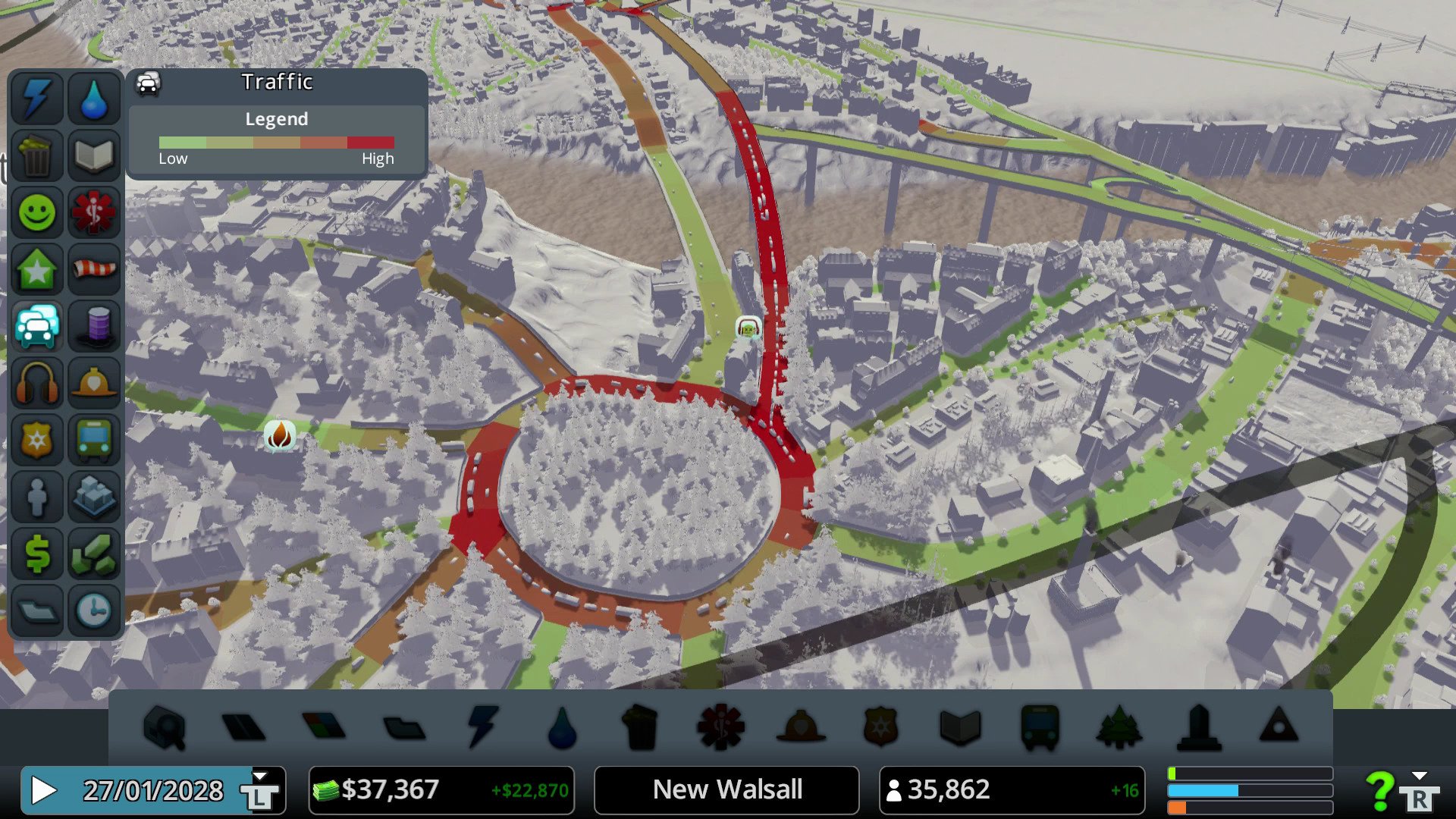Image resolution: width=1456 pixels, height=819 pixels.
Task: Open the Happiness smiley info view
Action: point(36,212)
